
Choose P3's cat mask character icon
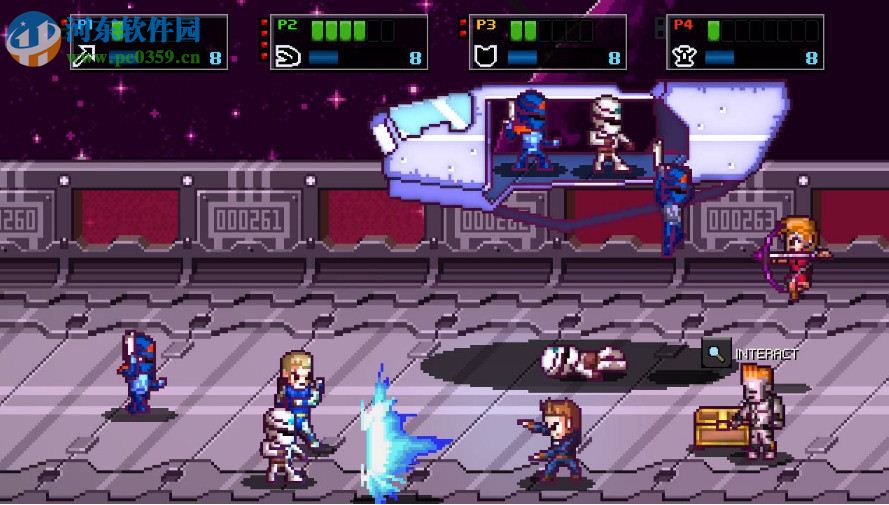(x=486, y=56)
